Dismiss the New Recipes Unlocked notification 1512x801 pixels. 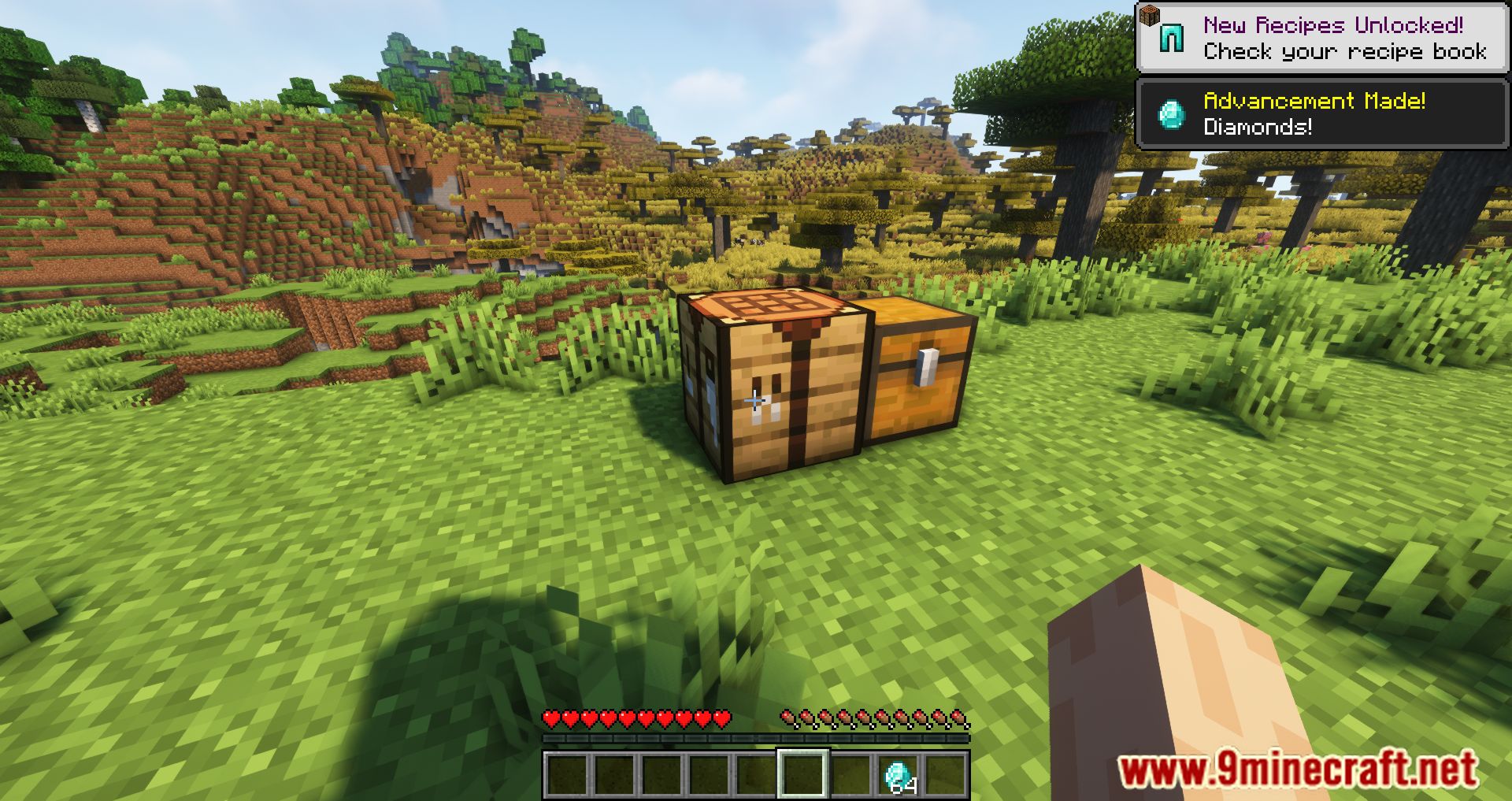coord(1323,35)
